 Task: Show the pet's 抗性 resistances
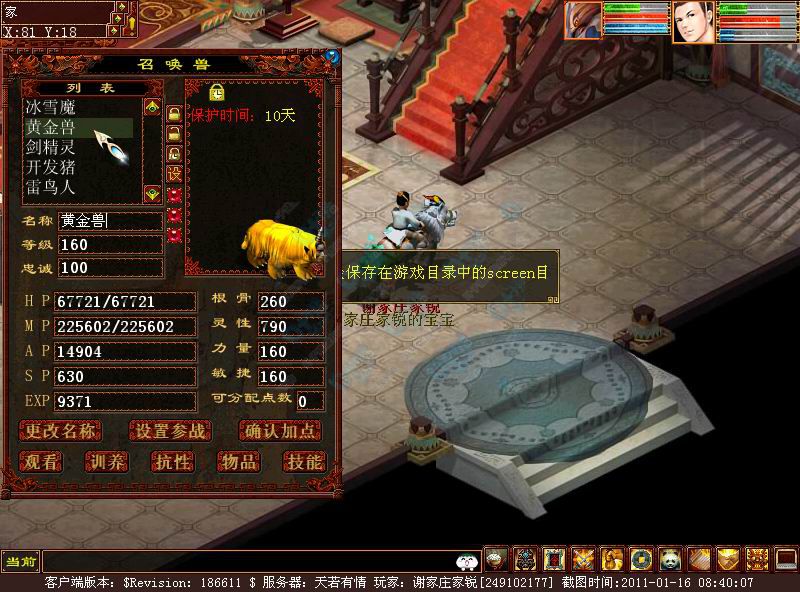click(172, 461)
